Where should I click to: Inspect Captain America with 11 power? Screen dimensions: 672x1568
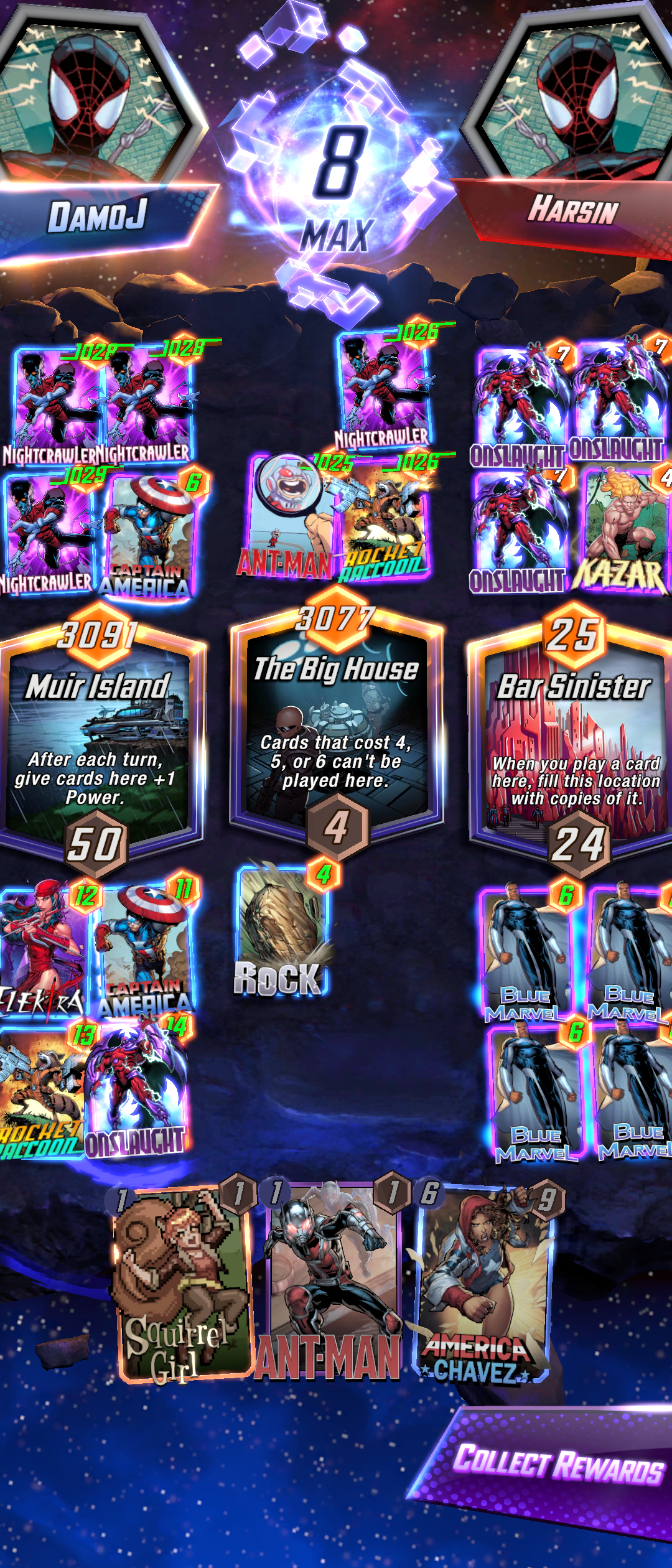pyautogui.click(x=144, y=949)
